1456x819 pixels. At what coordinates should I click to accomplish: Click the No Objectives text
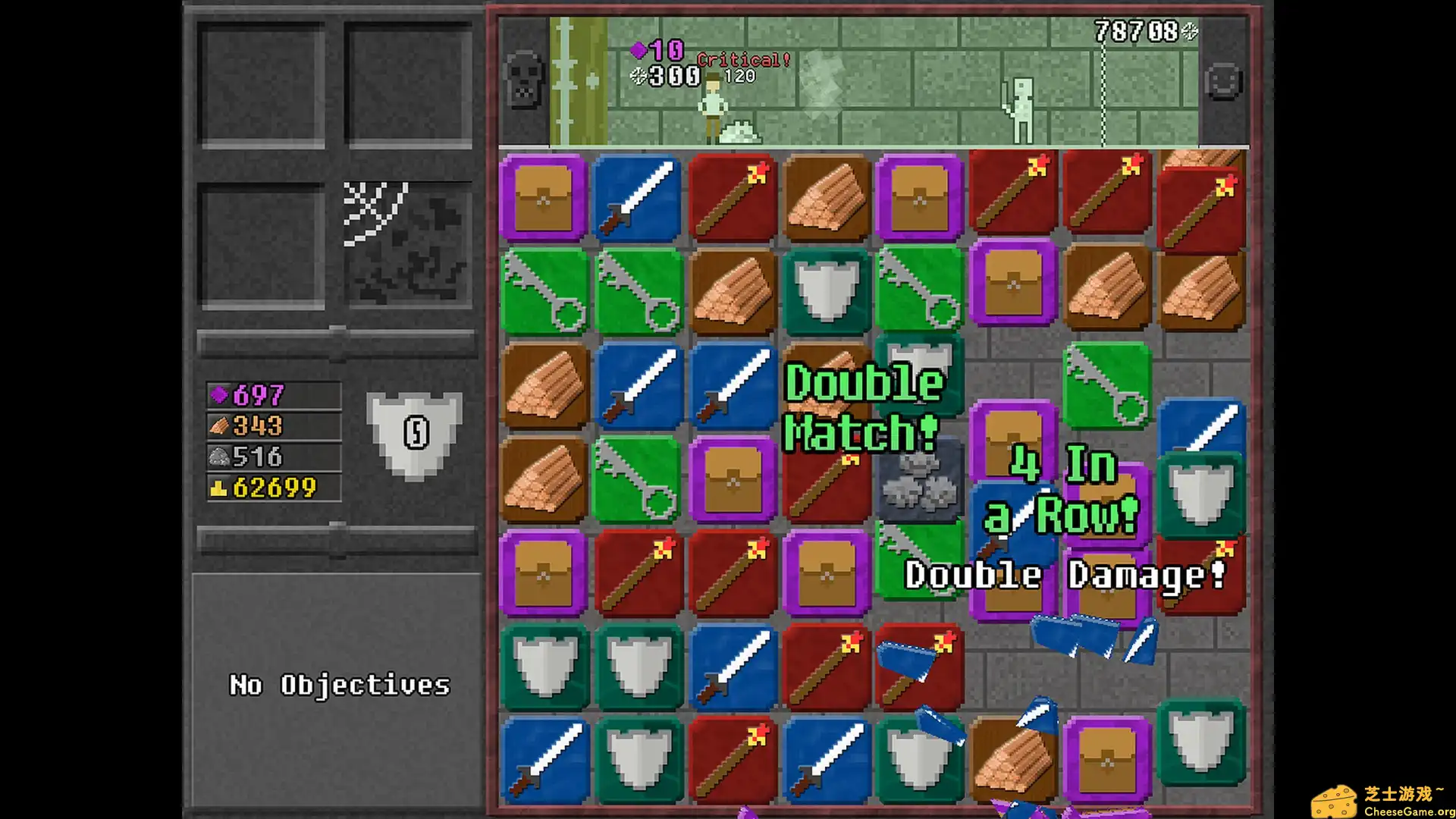[339, 685]
